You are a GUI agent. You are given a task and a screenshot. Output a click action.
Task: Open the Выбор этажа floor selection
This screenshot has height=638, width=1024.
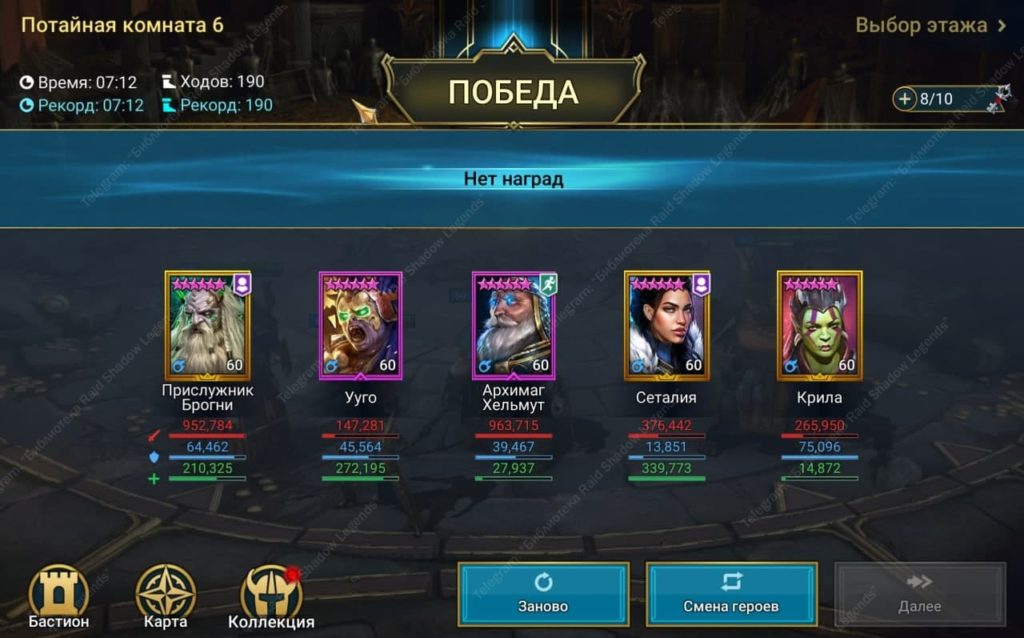pyautogui.click(x=930, y=25)
